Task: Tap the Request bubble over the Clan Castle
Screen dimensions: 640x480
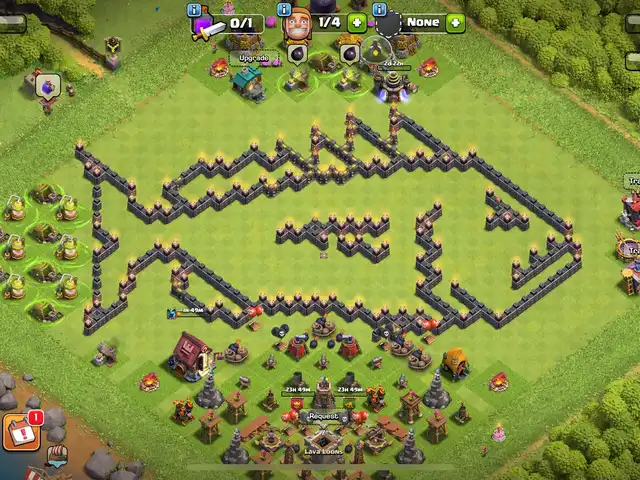Action: 323,416
